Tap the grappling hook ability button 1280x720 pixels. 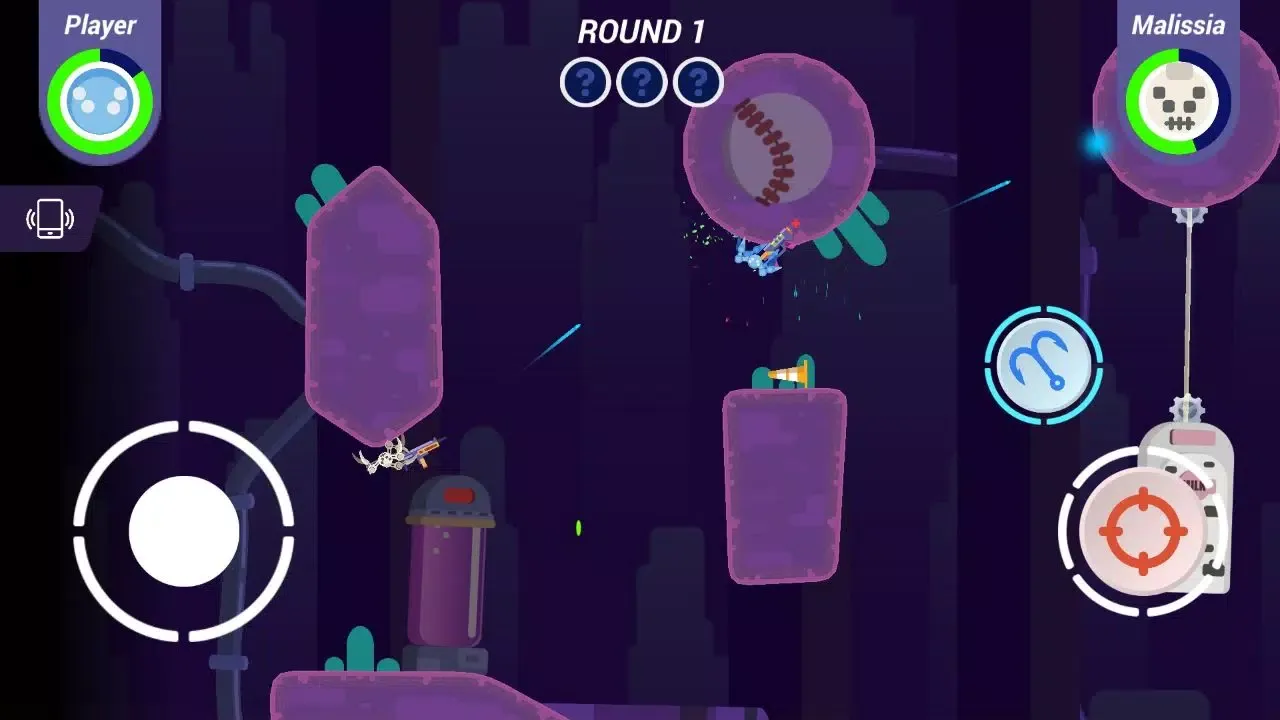point(1043,364)
